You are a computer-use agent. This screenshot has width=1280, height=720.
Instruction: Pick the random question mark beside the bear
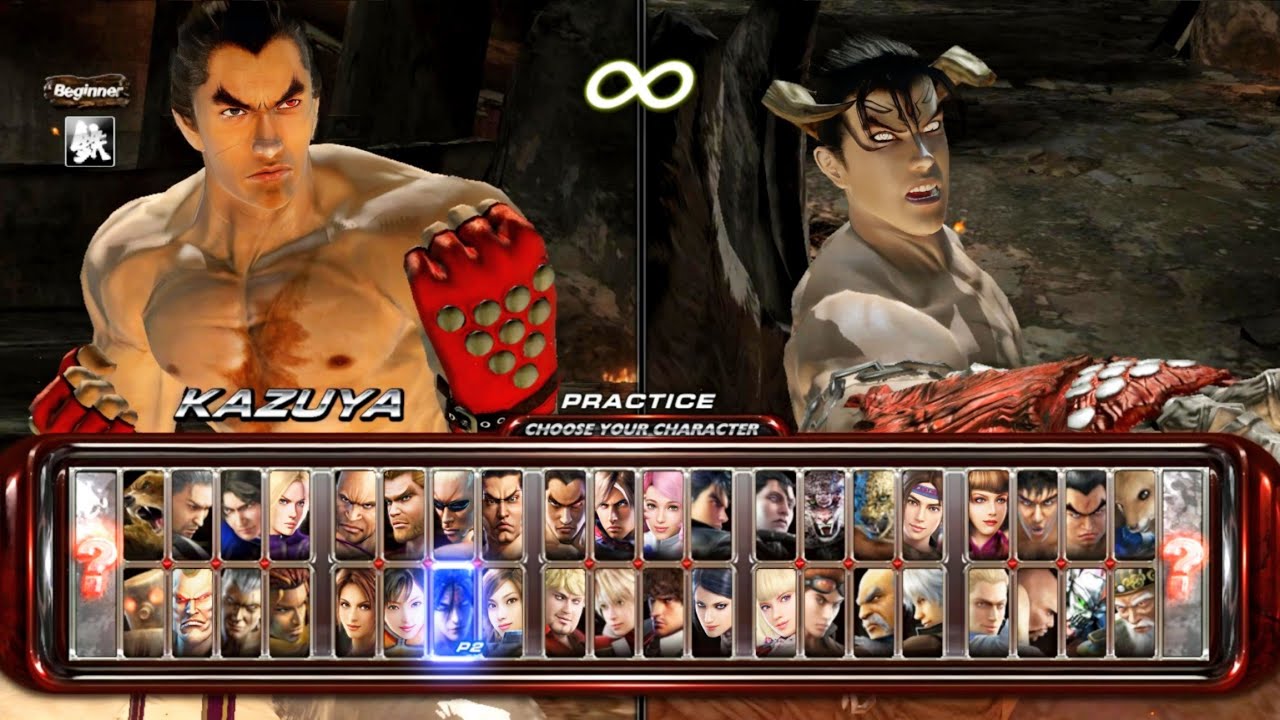96,563
